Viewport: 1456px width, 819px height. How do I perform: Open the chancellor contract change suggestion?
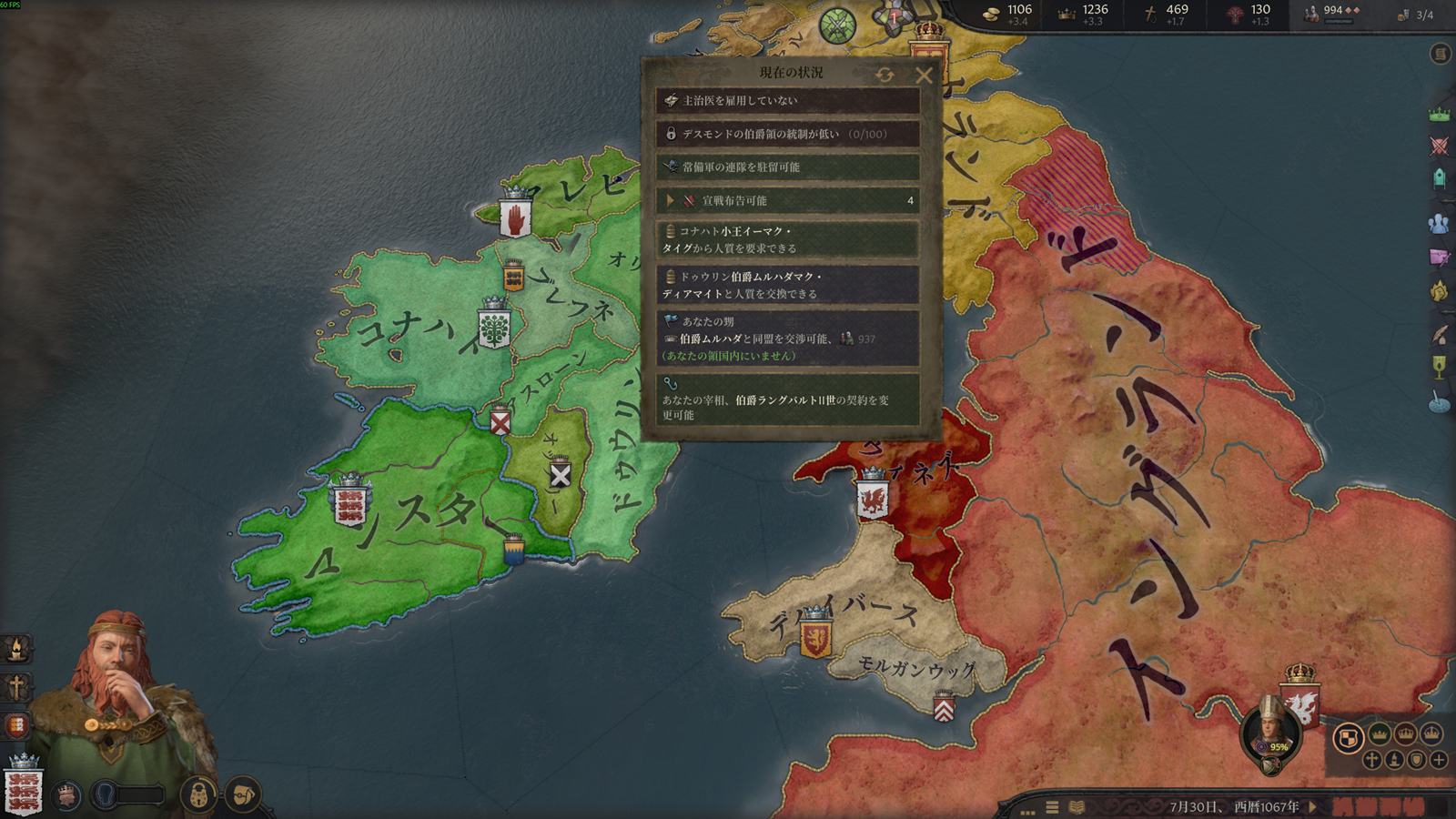pos(787,400)
